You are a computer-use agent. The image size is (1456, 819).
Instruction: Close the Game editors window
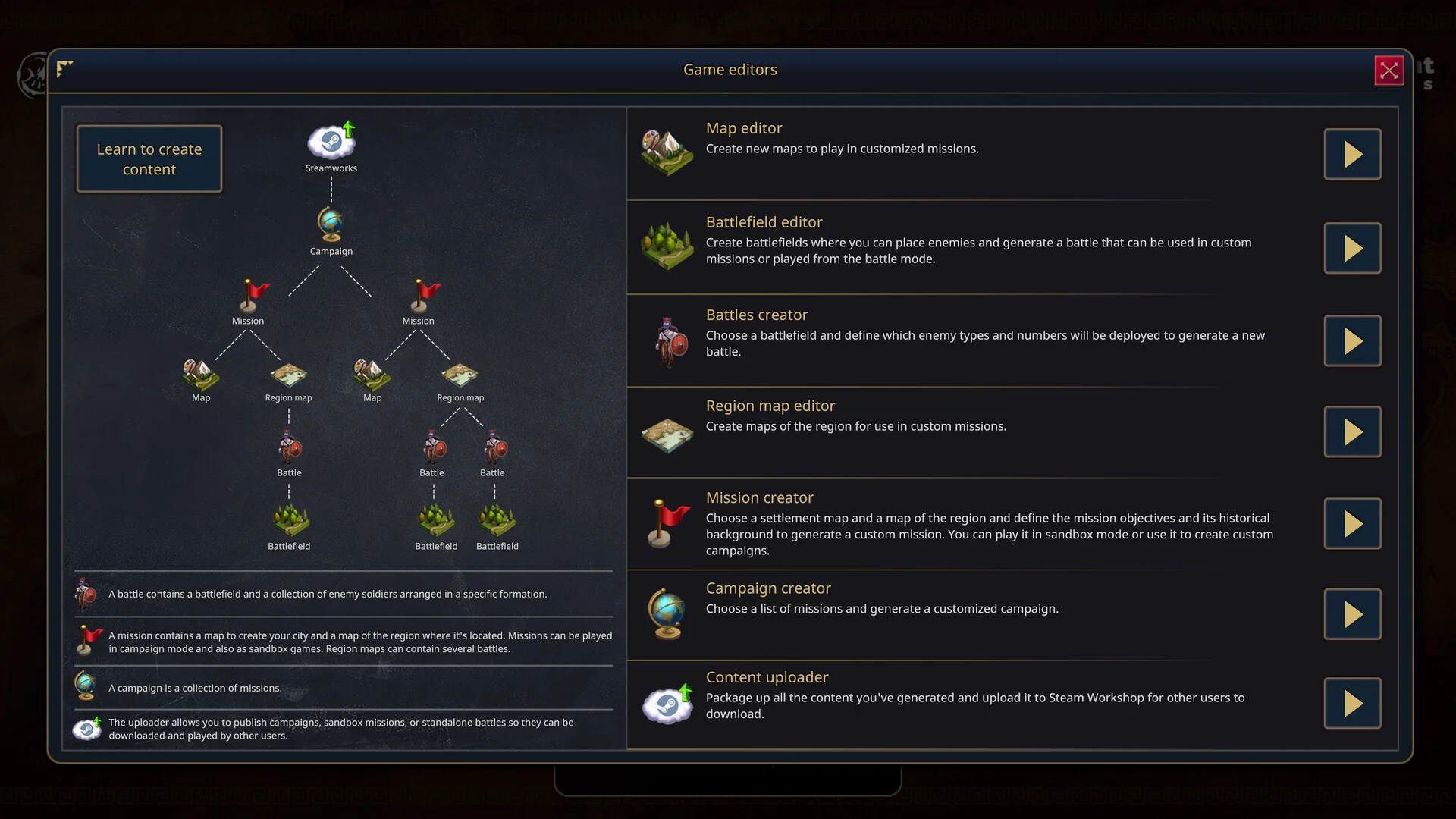coord(1389,71)
